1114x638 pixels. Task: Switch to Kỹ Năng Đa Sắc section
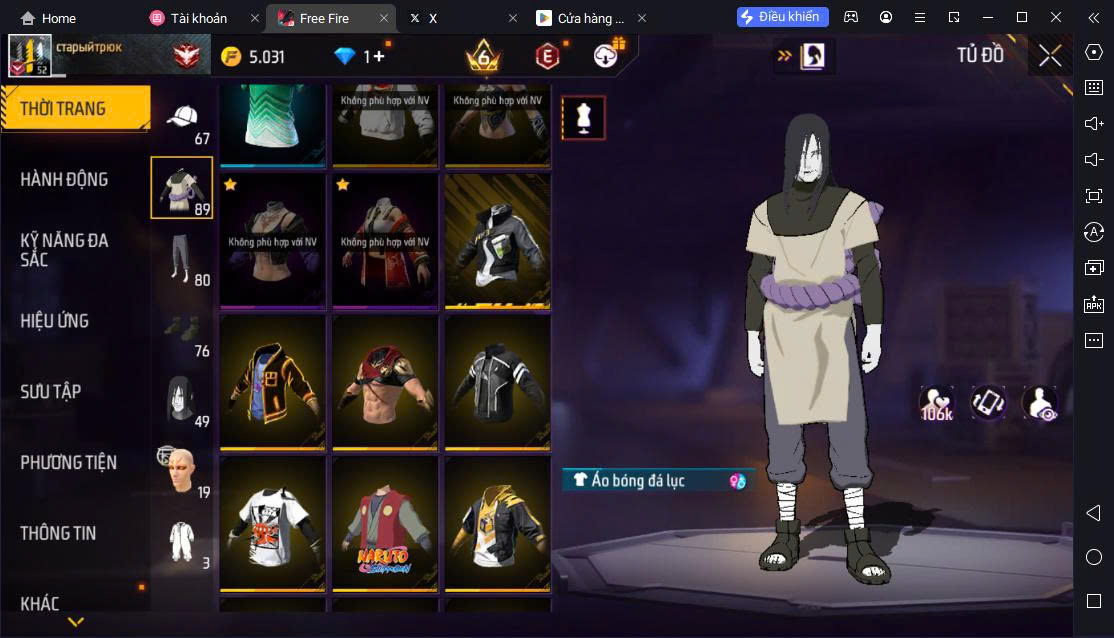point(65,250)
